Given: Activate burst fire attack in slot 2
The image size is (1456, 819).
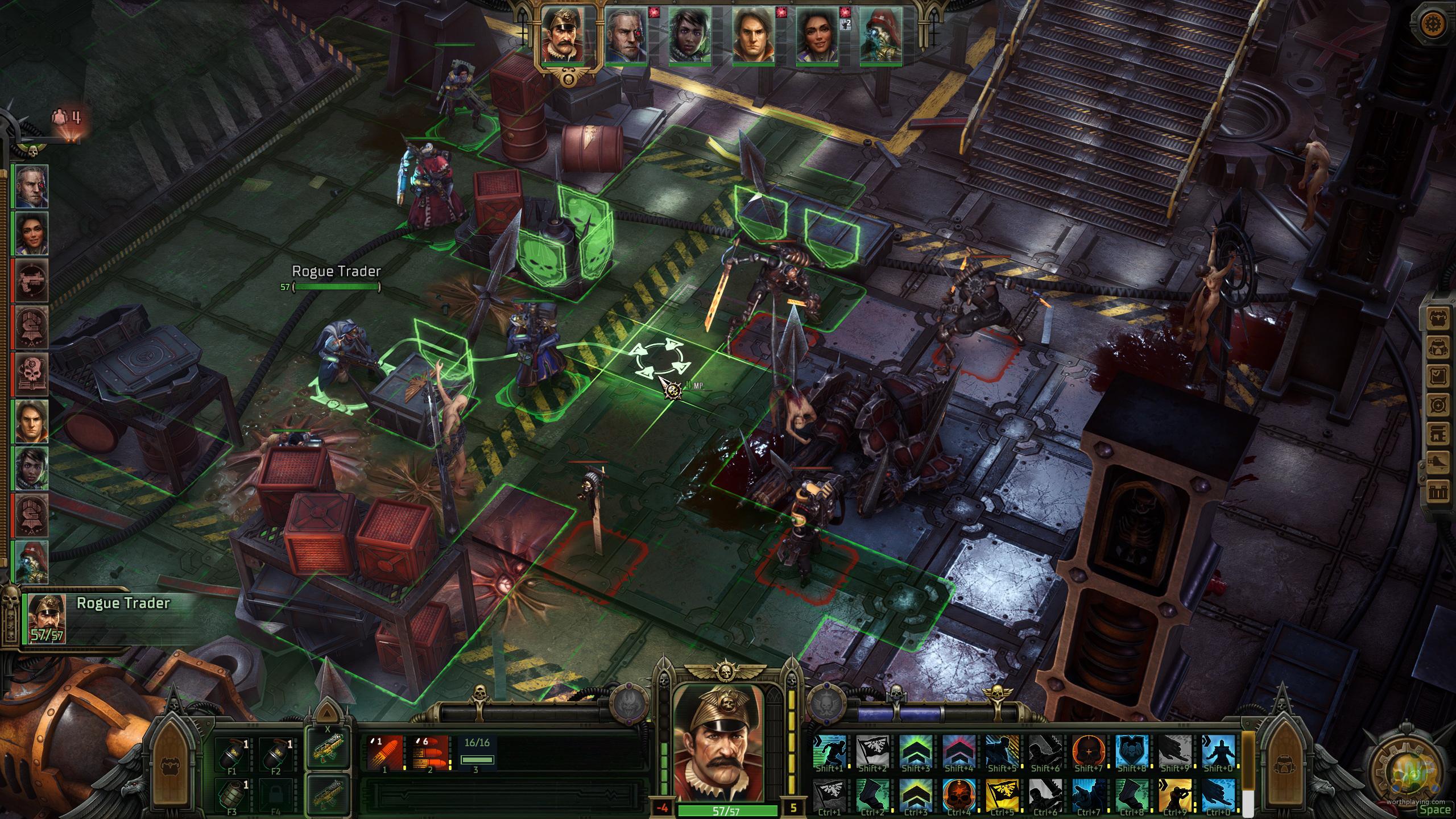Looking at the screenshot, I should [431, 753].
